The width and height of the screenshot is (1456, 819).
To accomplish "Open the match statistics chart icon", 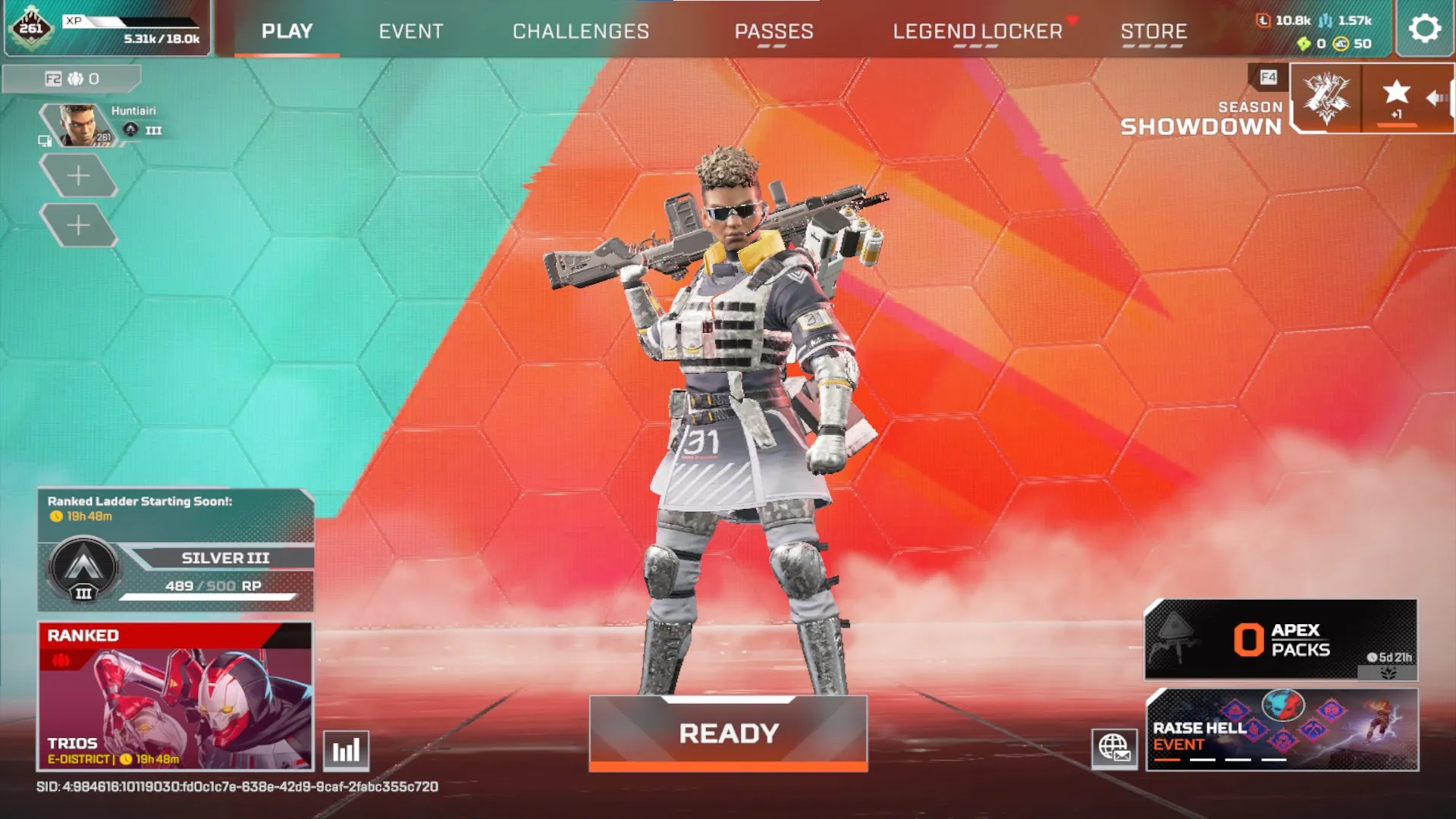I will click(x=345, y=749).
